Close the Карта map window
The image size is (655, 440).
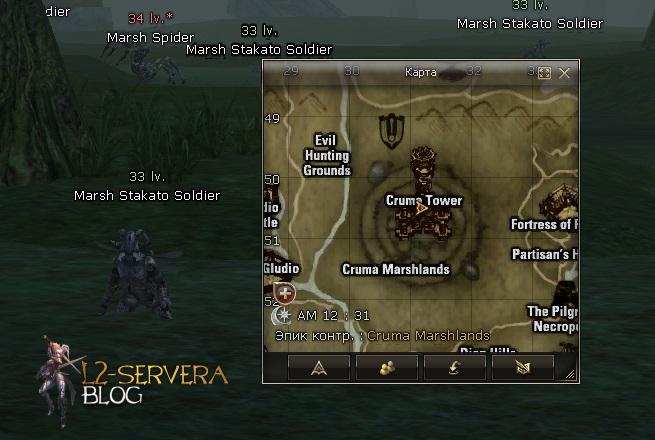565,73
